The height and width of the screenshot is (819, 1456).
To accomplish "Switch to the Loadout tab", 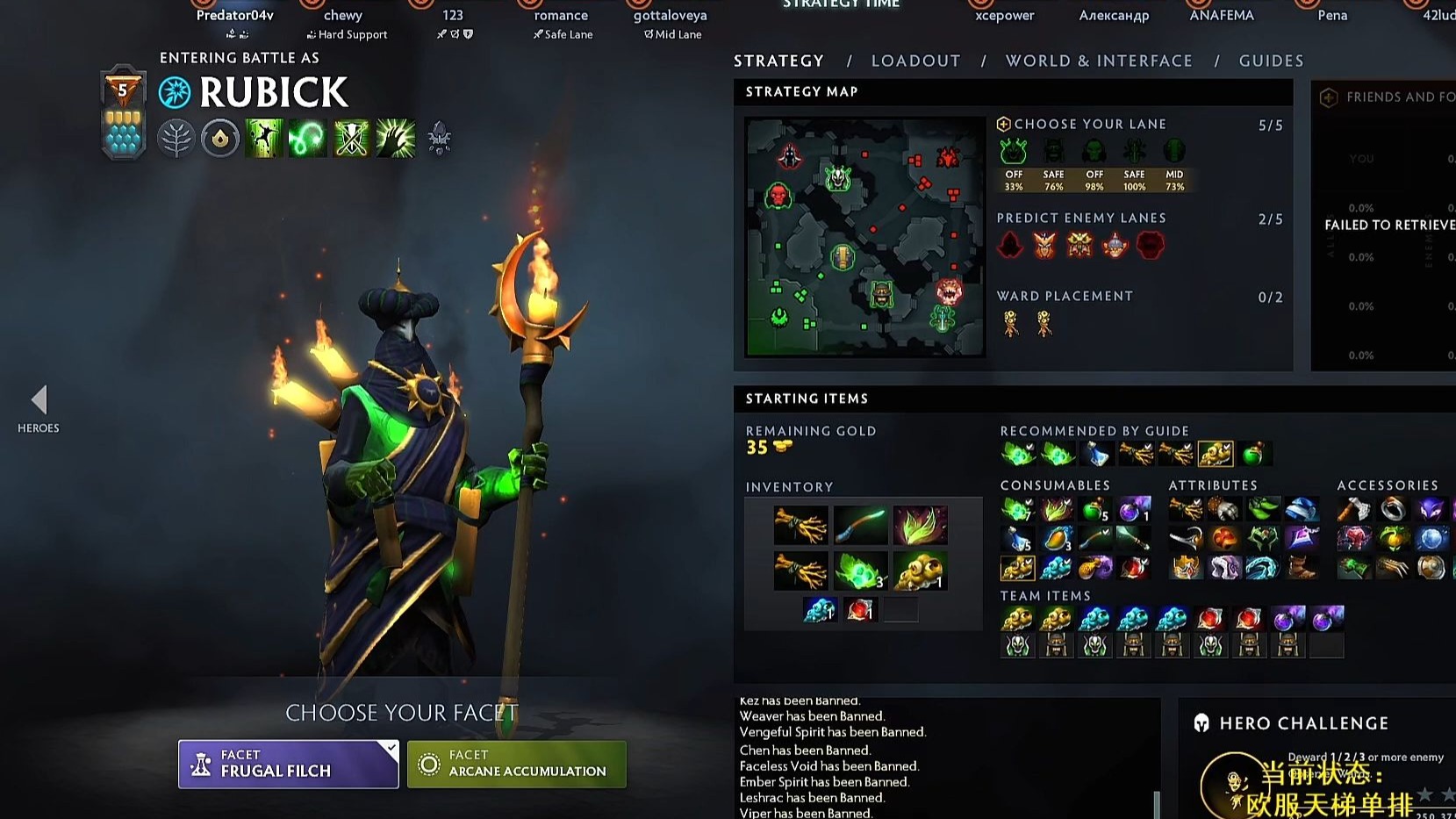I will [x=915, y=61].
